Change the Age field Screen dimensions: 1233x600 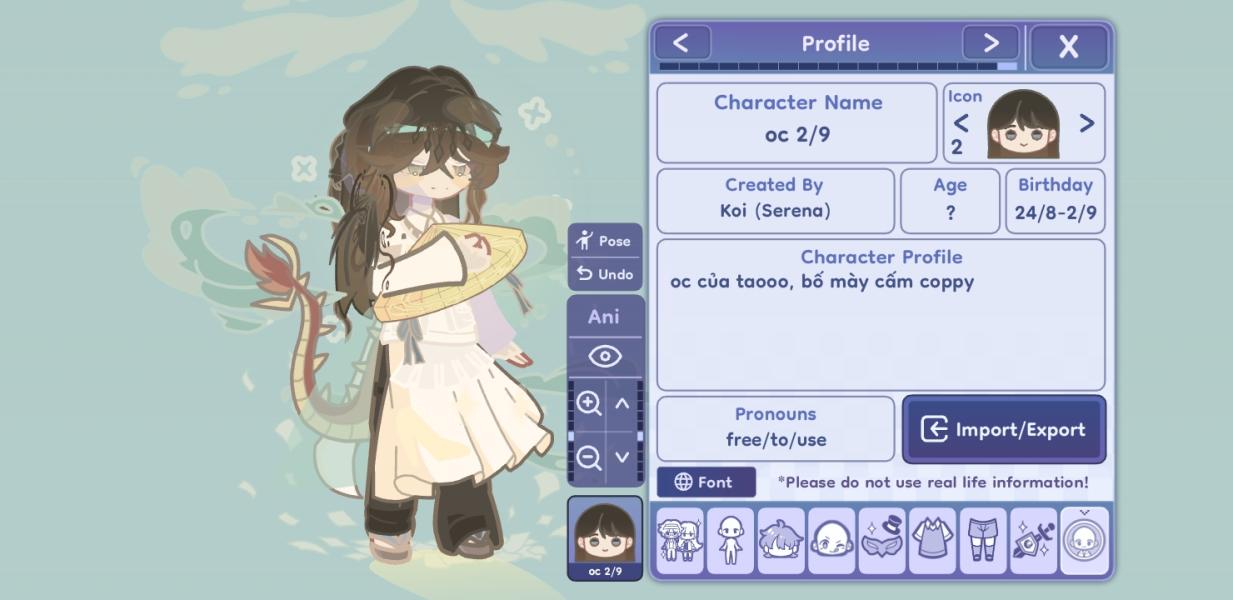pyautogui.click(x=950, y=200)
